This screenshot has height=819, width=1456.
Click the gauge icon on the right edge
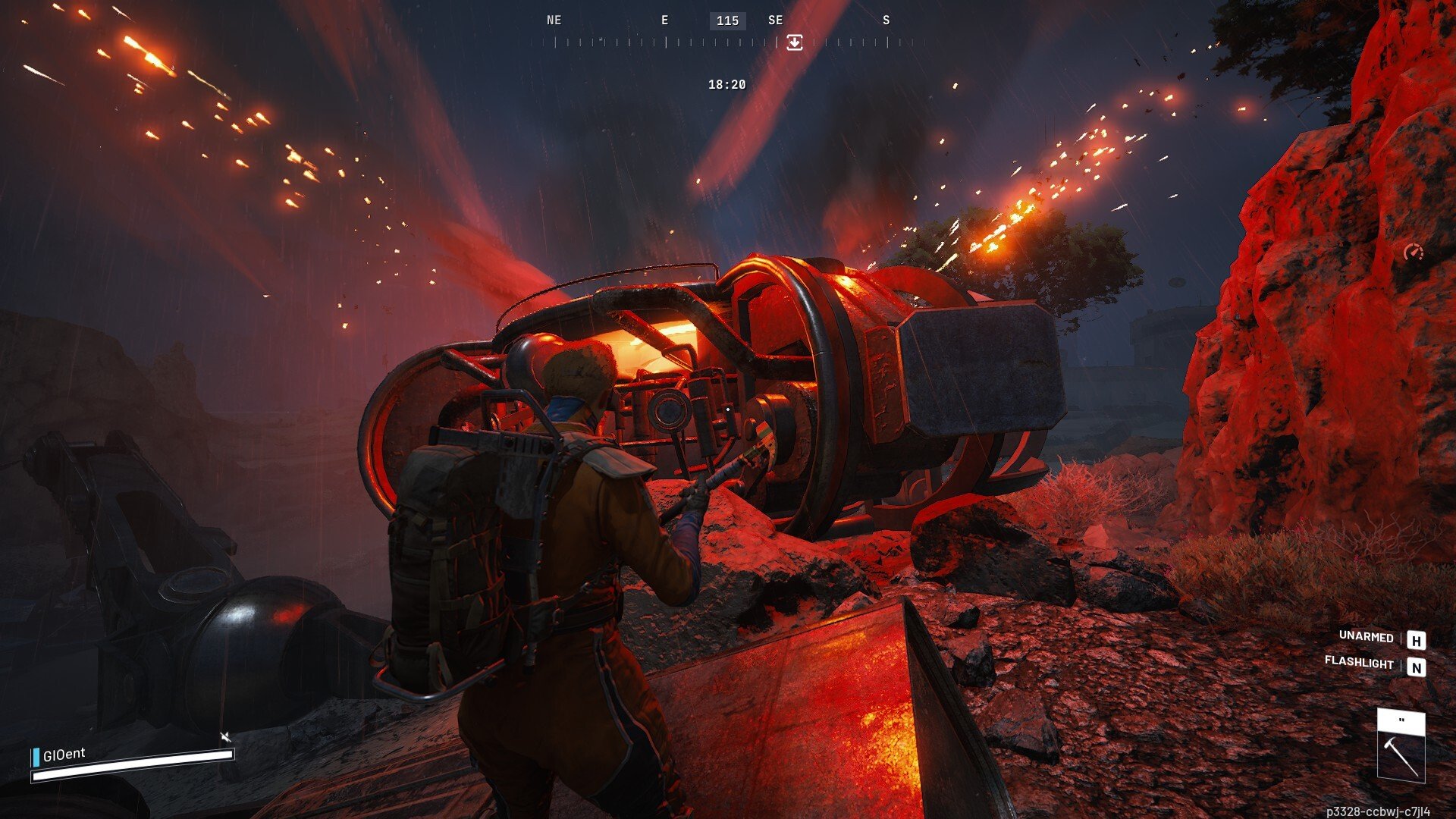pyautogui.click(x=1413, y=253)
